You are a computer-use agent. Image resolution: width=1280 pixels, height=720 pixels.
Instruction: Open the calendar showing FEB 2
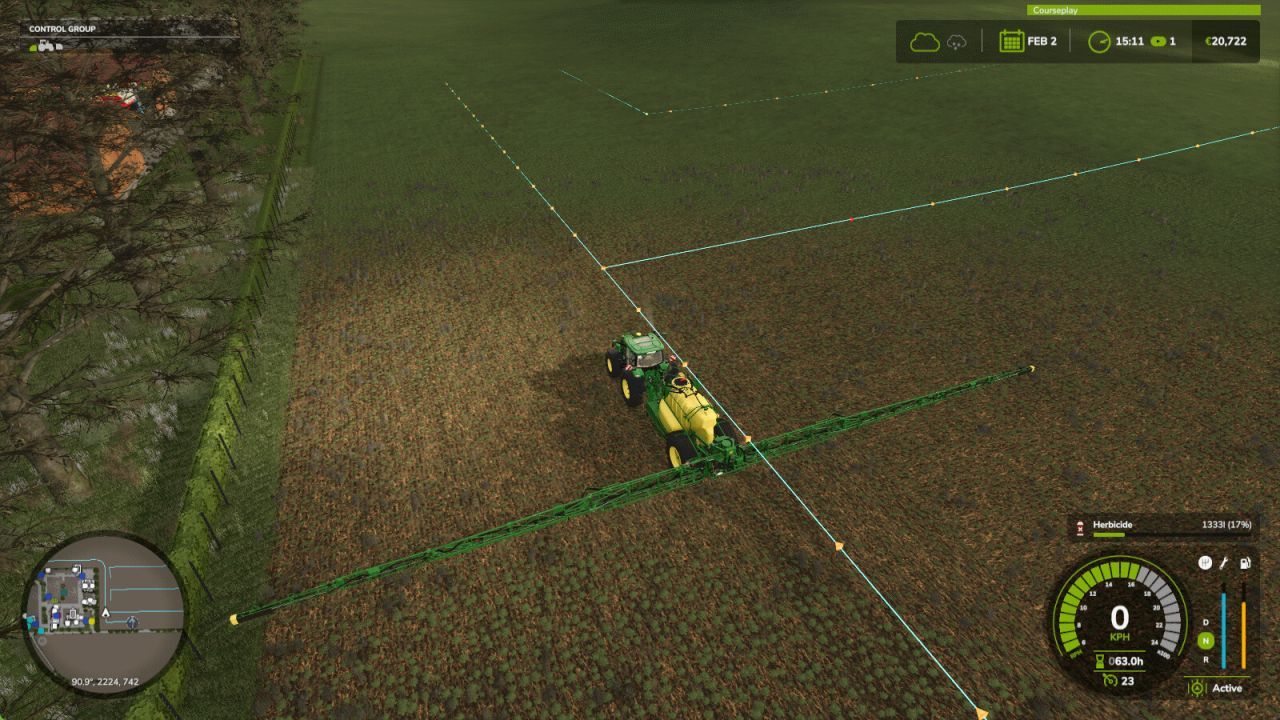click(1011, 42)
